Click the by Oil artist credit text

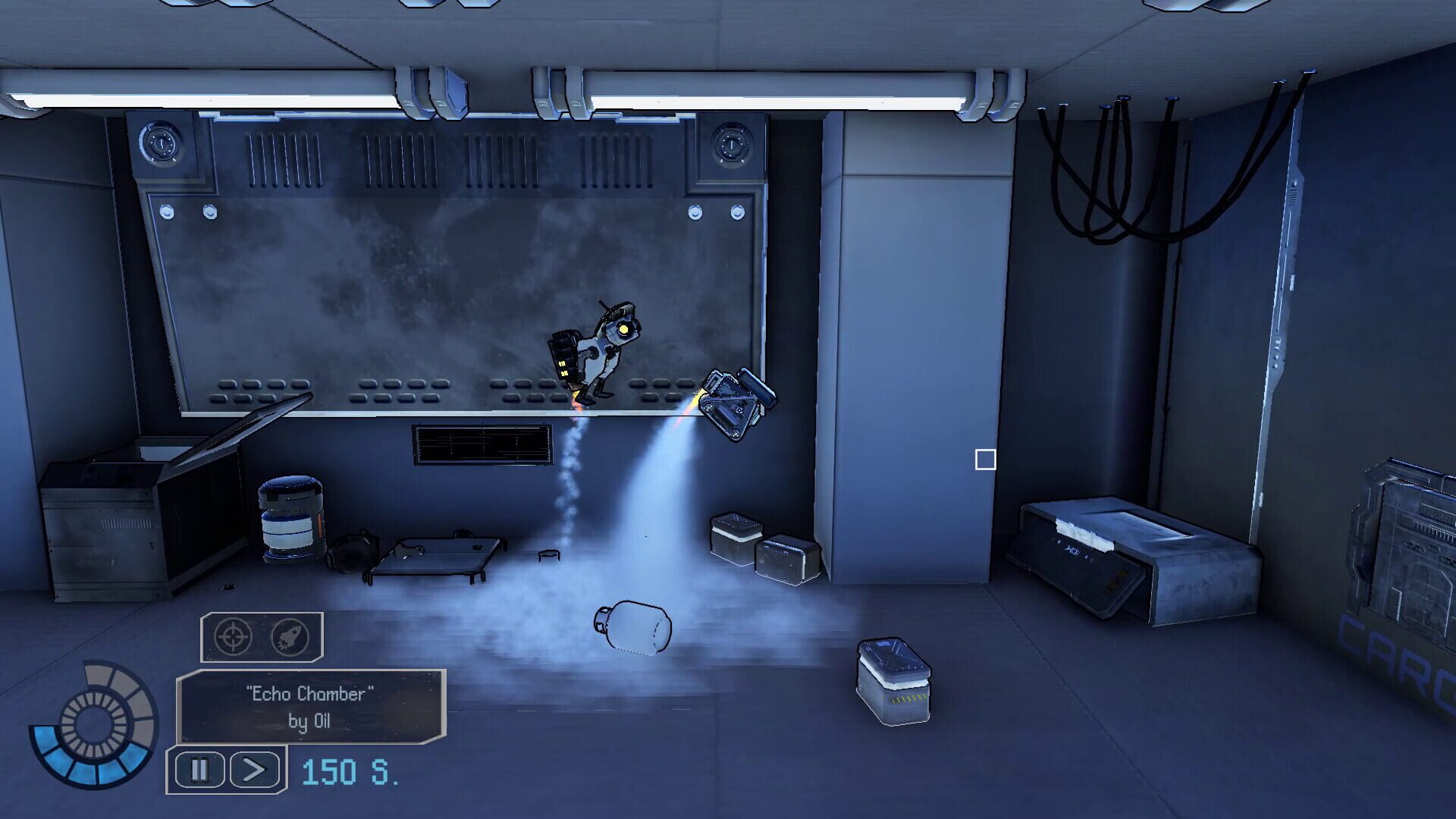tap(309, 721)
